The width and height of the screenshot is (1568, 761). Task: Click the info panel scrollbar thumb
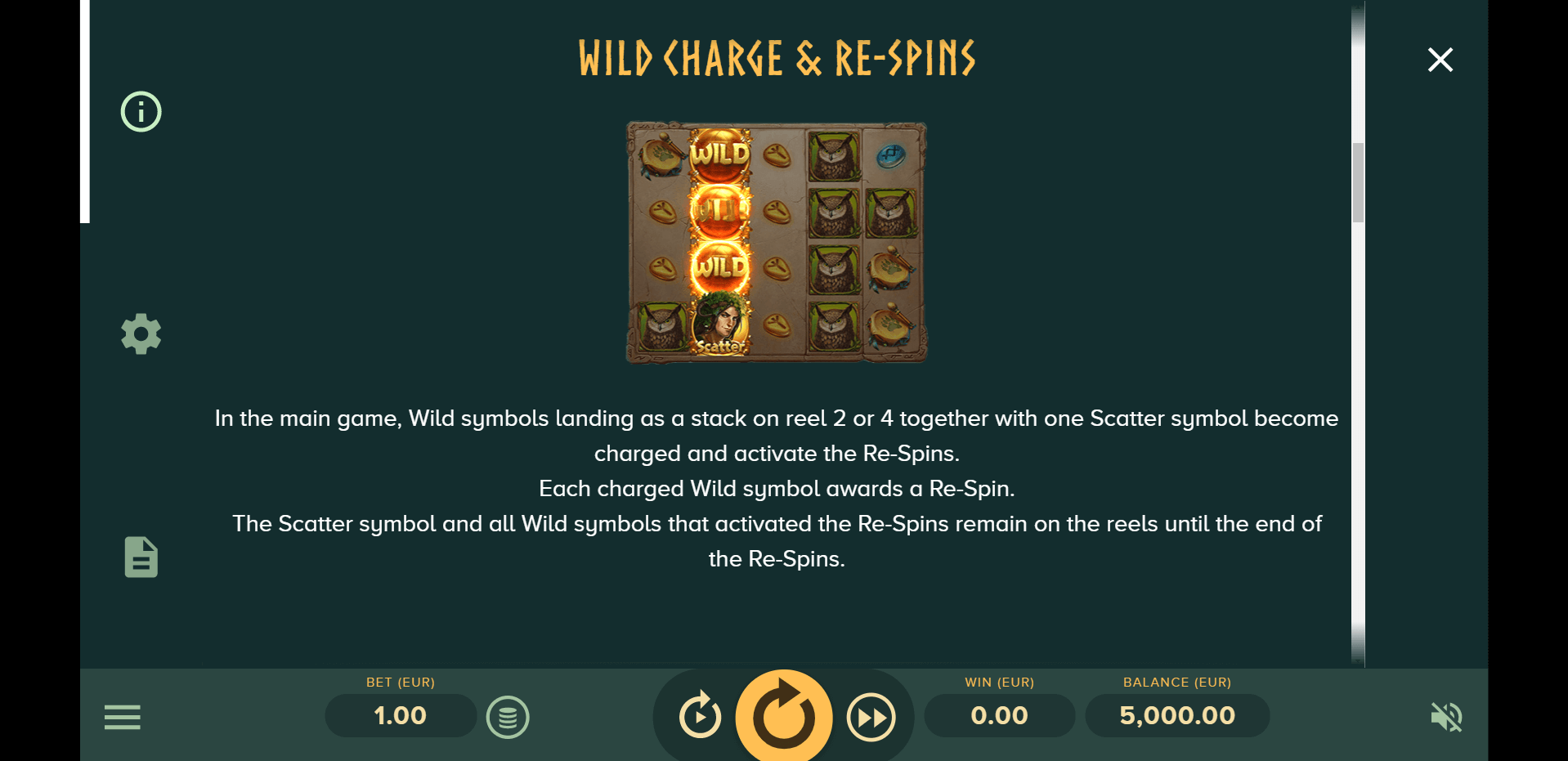[x=1358, y=182]
